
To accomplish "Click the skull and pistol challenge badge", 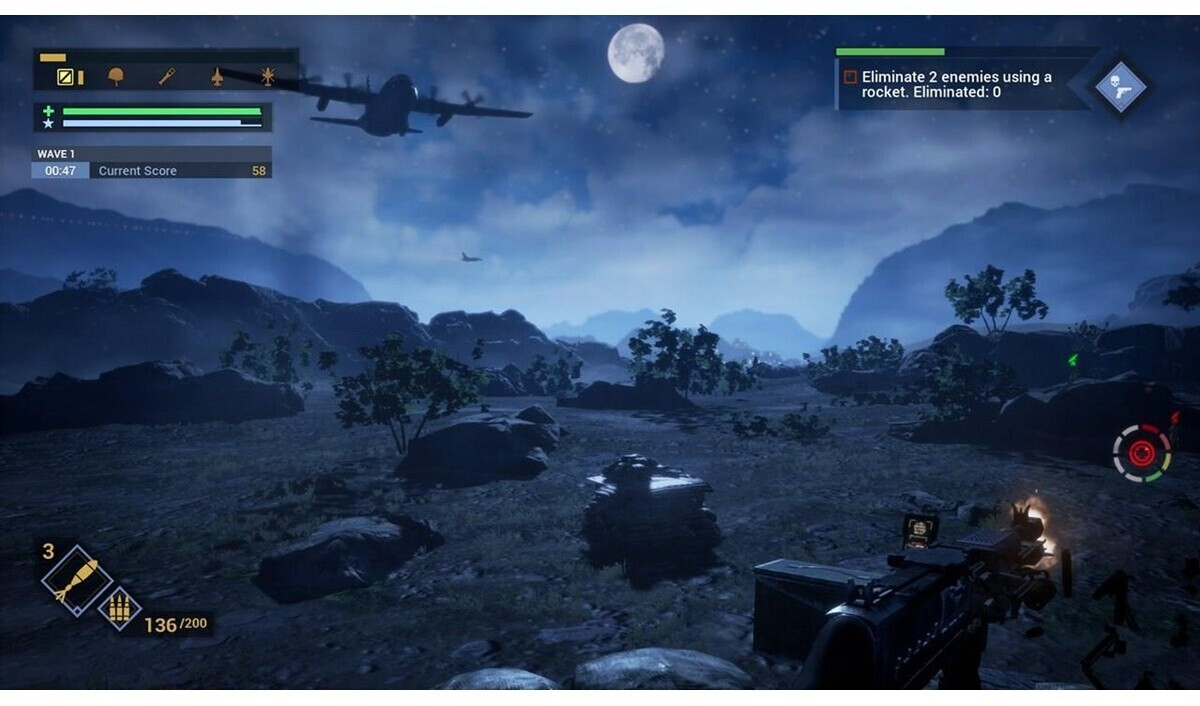I will tap(1120, 86).
